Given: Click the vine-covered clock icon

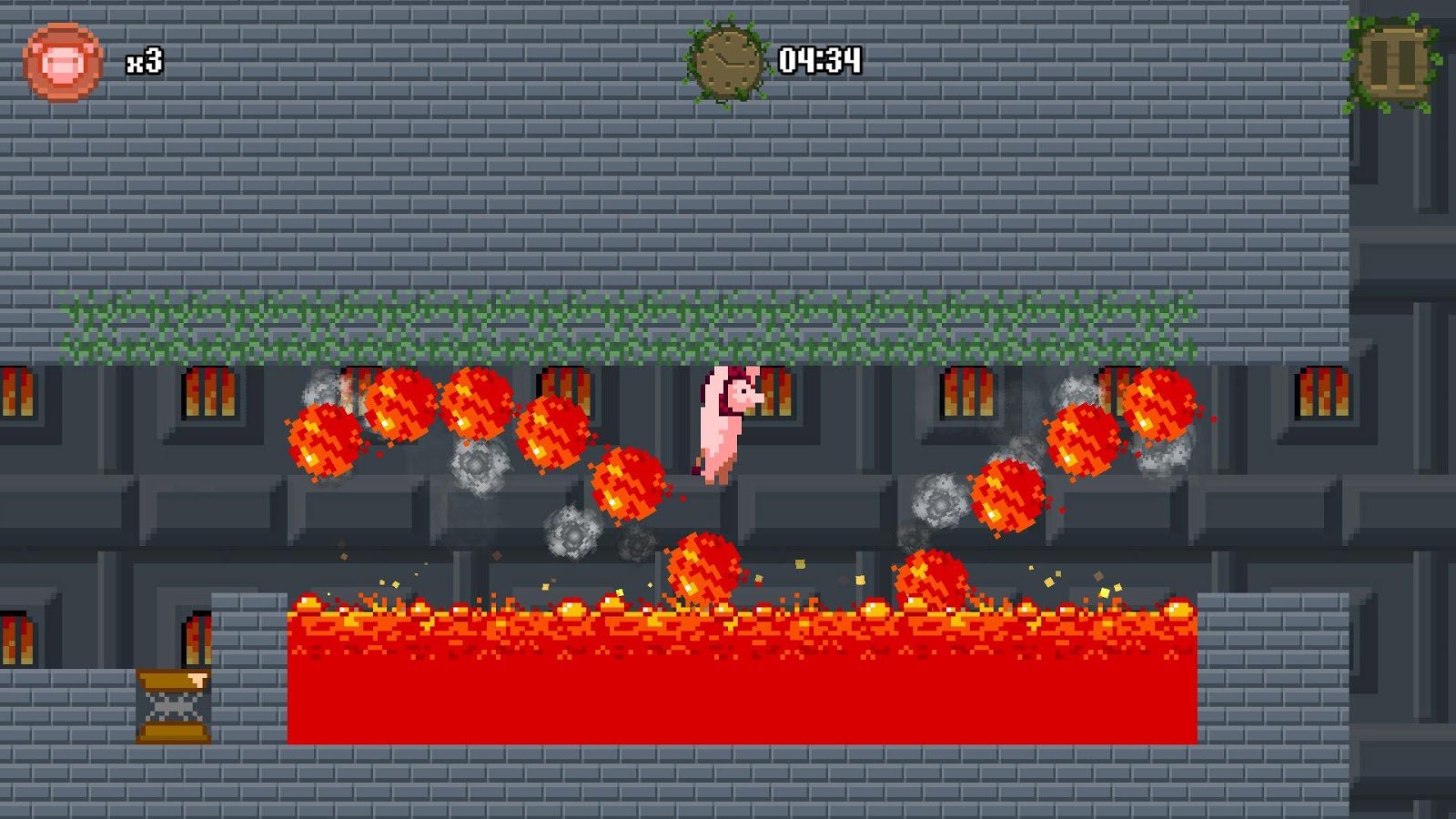Looking at the screenshot, I should pos(728,59).
